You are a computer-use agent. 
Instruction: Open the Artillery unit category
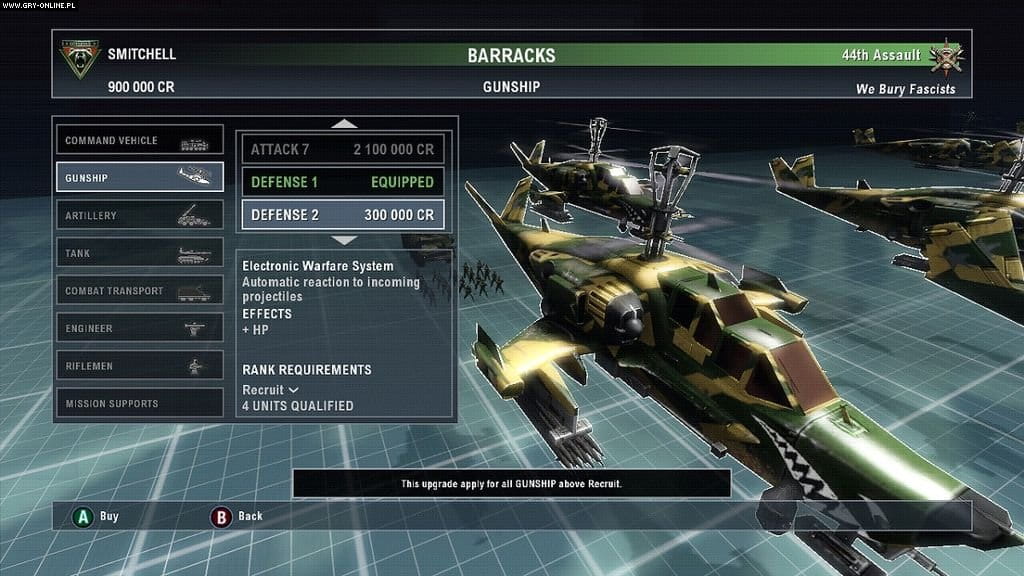139,216
